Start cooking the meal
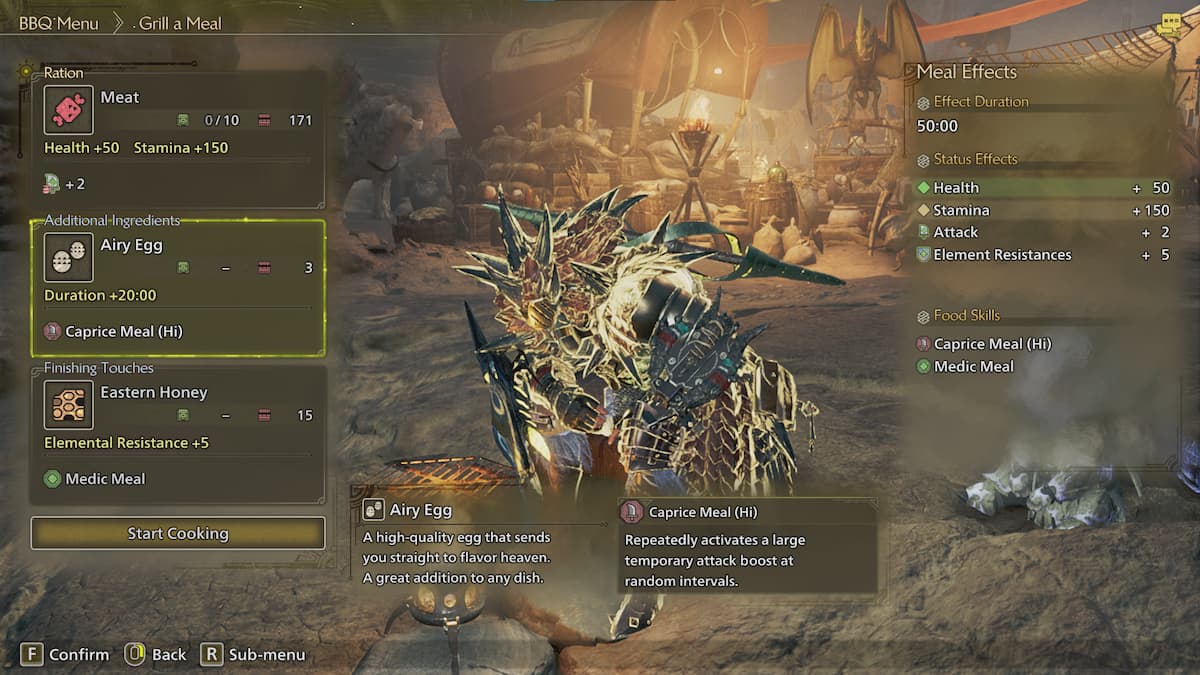The image size is (1200, 675). click(x=178, y=533)
